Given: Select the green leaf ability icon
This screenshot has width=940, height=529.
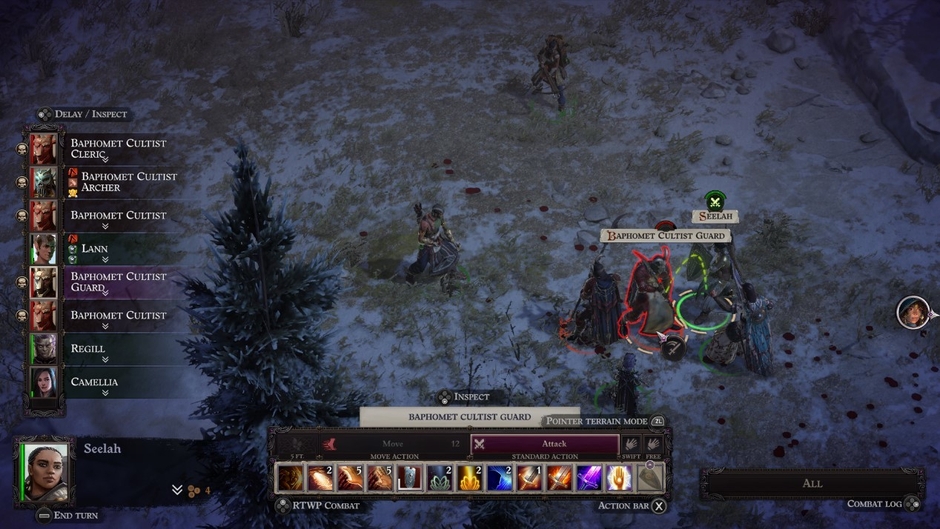Looking at the screenshot, I should (x=439, y=478).
